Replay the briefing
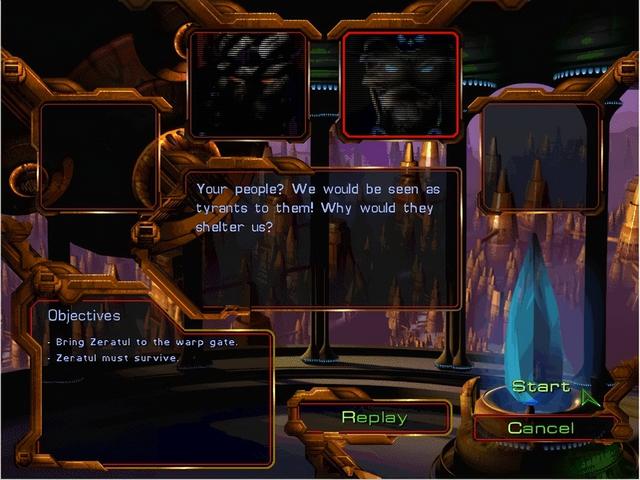Image resolution: width=640 pixels, height=480 pixels. (x=374, y=417)
